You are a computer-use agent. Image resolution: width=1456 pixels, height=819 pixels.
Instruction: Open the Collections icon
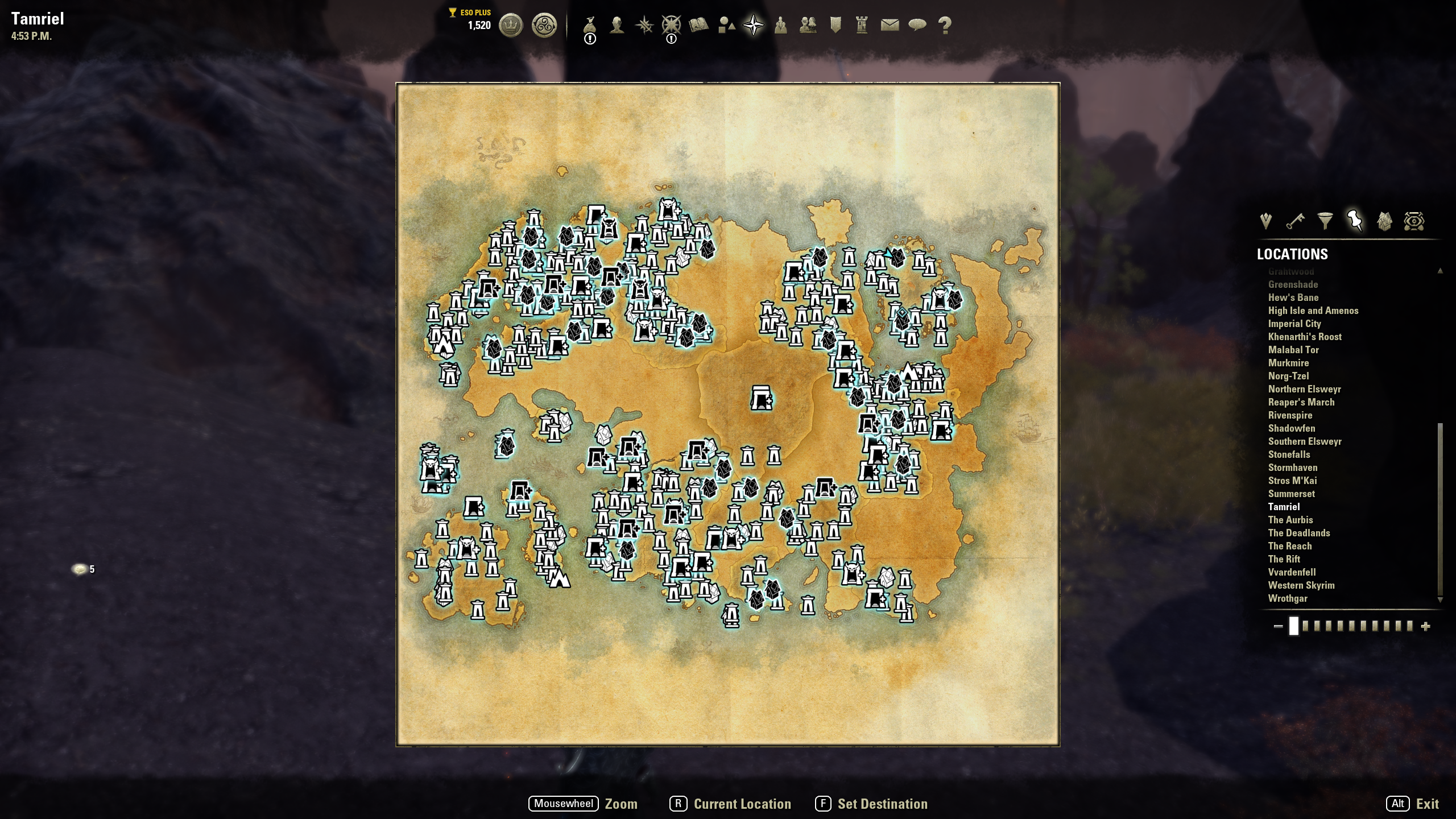click(x=726, y=24)
